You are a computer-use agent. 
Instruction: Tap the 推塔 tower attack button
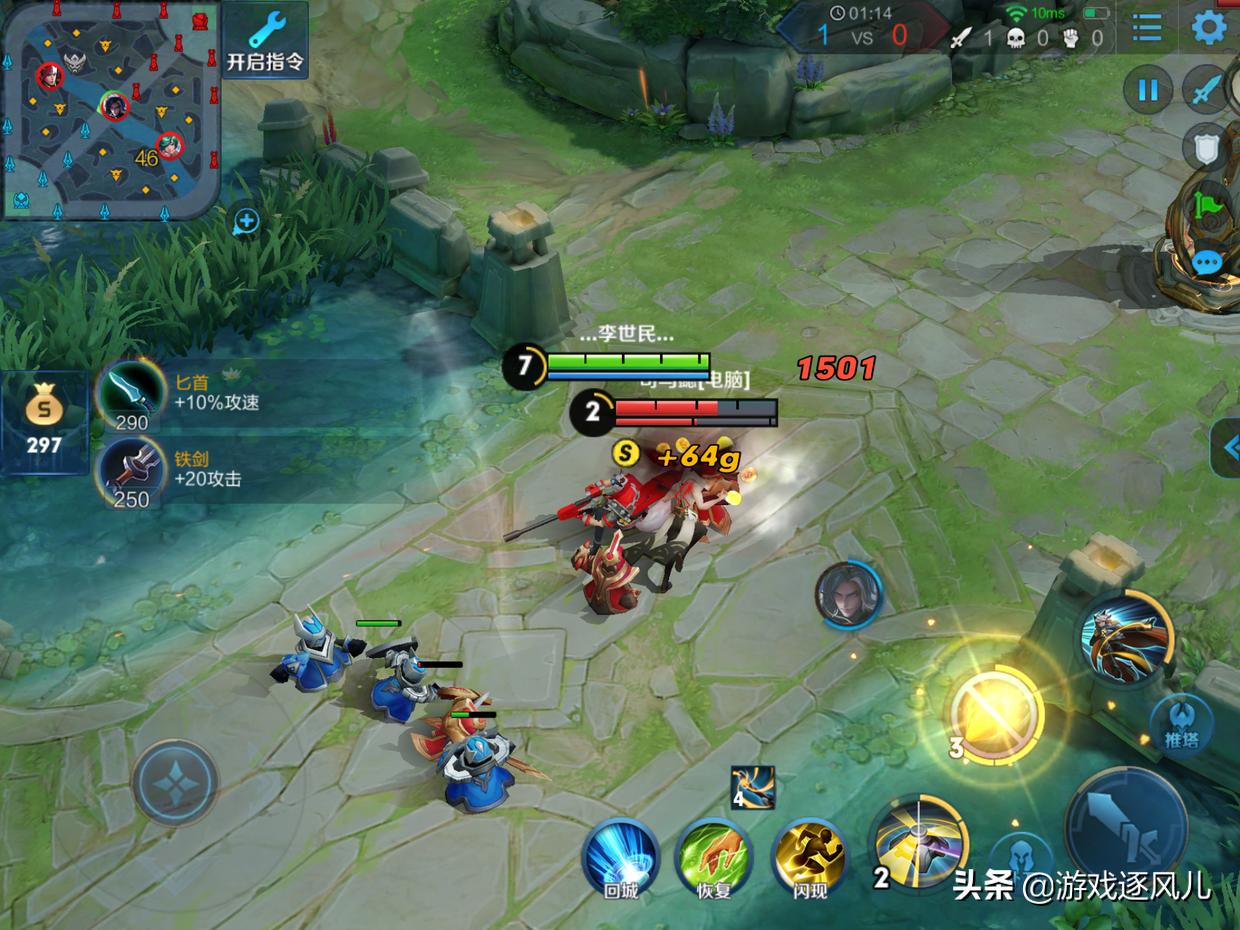(1181, 724)
